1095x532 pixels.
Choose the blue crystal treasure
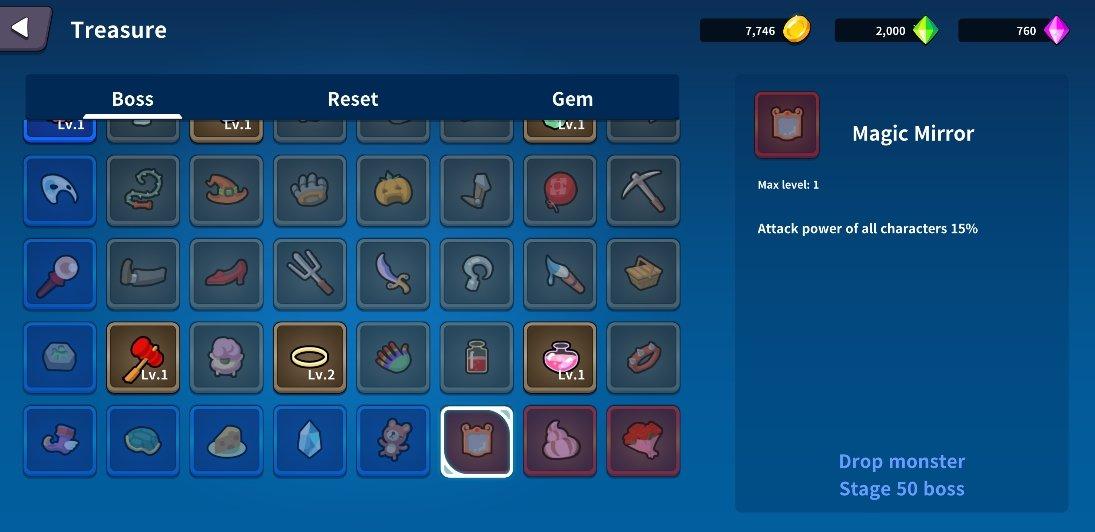310,441
